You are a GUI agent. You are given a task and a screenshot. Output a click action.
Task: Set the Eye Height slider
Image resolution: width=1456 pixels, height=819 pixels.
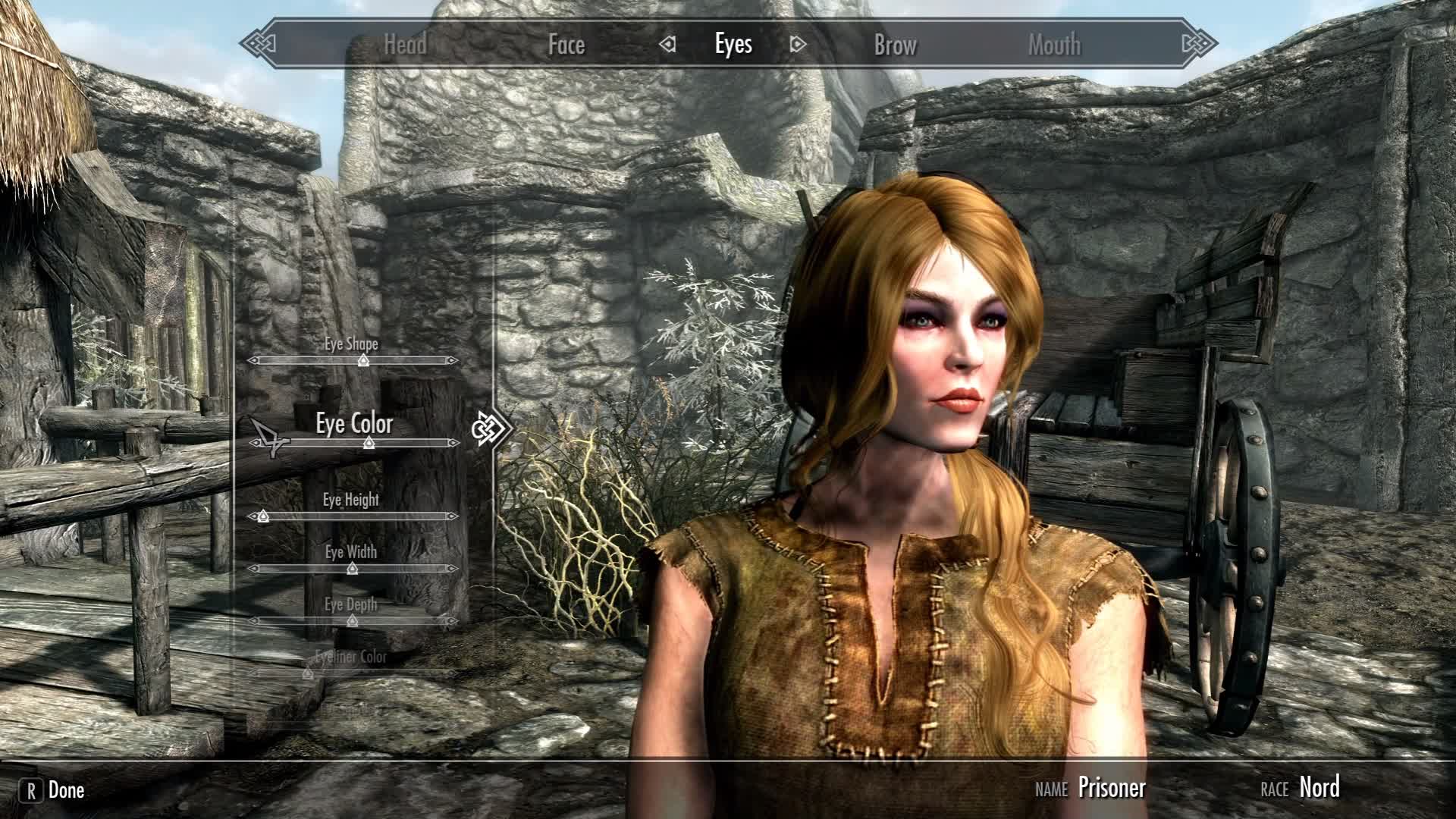(x=263, y=516)
